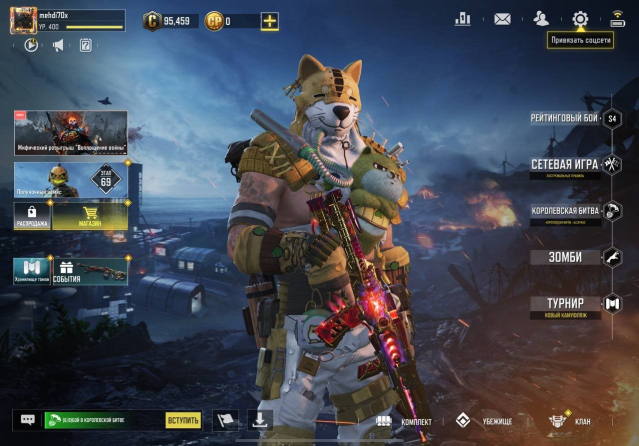639x446 pixels.
Task: Open the mehdi70x player profile avatar
Action: [23, 21]
